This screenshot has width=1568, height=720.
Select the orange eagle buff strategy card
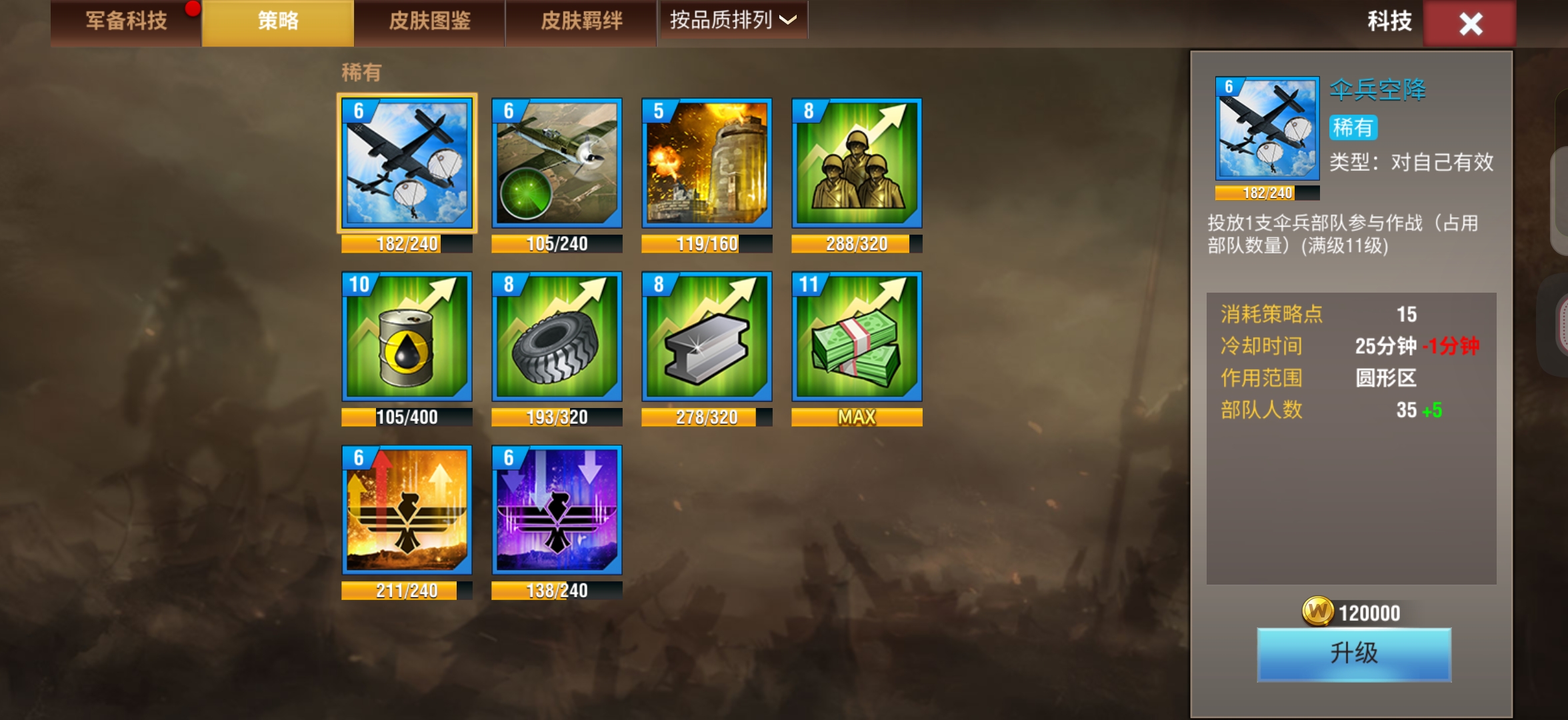click(407, 510)
